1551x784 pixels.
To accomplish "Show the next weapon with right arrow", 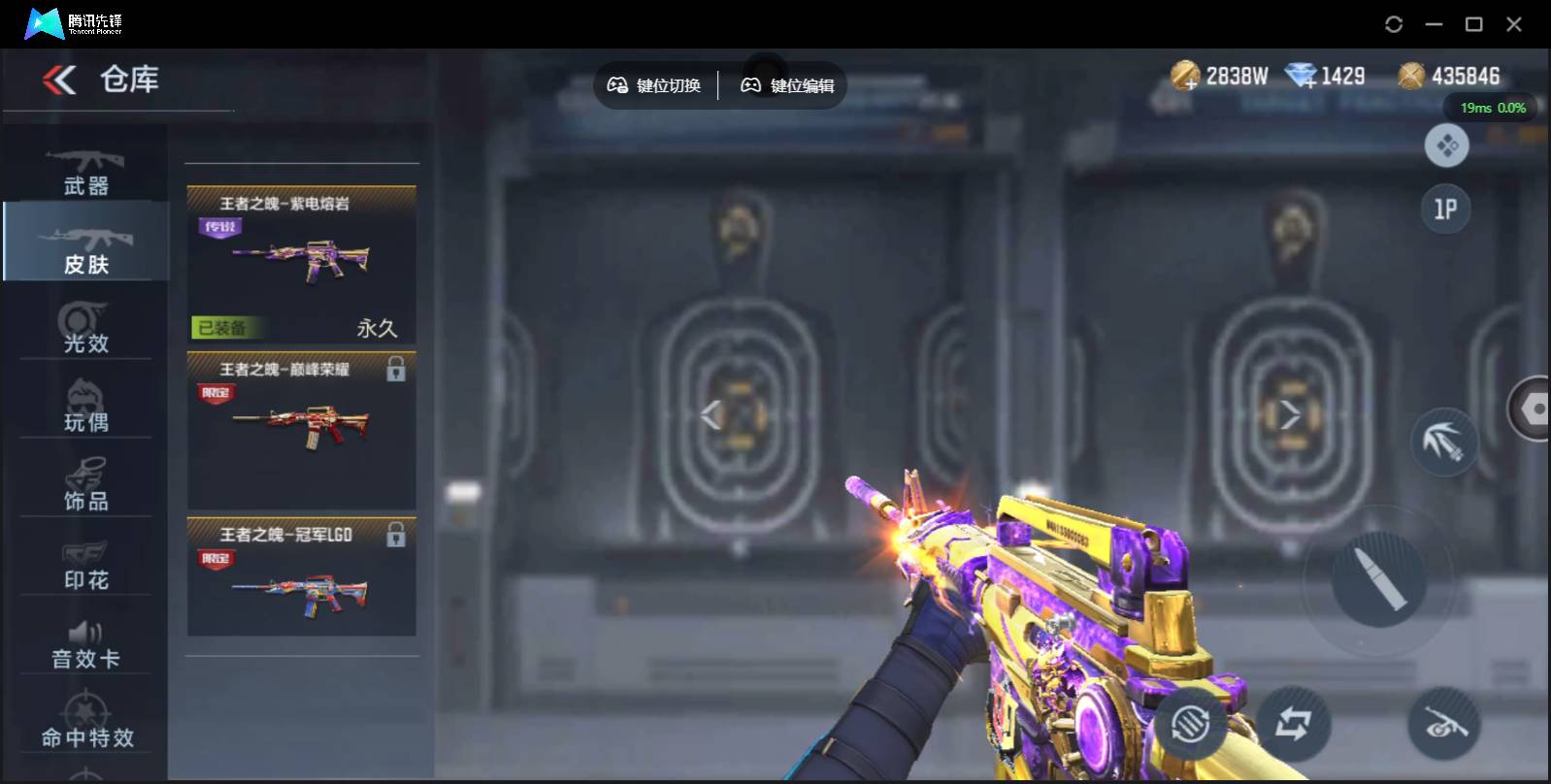I will pos(1289,415).
